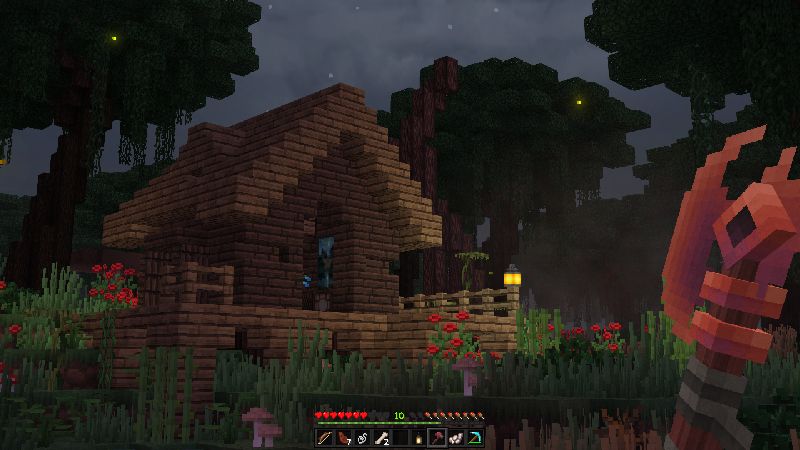Image resolution: width=800 pixels, height=450 pixels.
Task: Choose the string item slot
Action: (x=362, y=438)
